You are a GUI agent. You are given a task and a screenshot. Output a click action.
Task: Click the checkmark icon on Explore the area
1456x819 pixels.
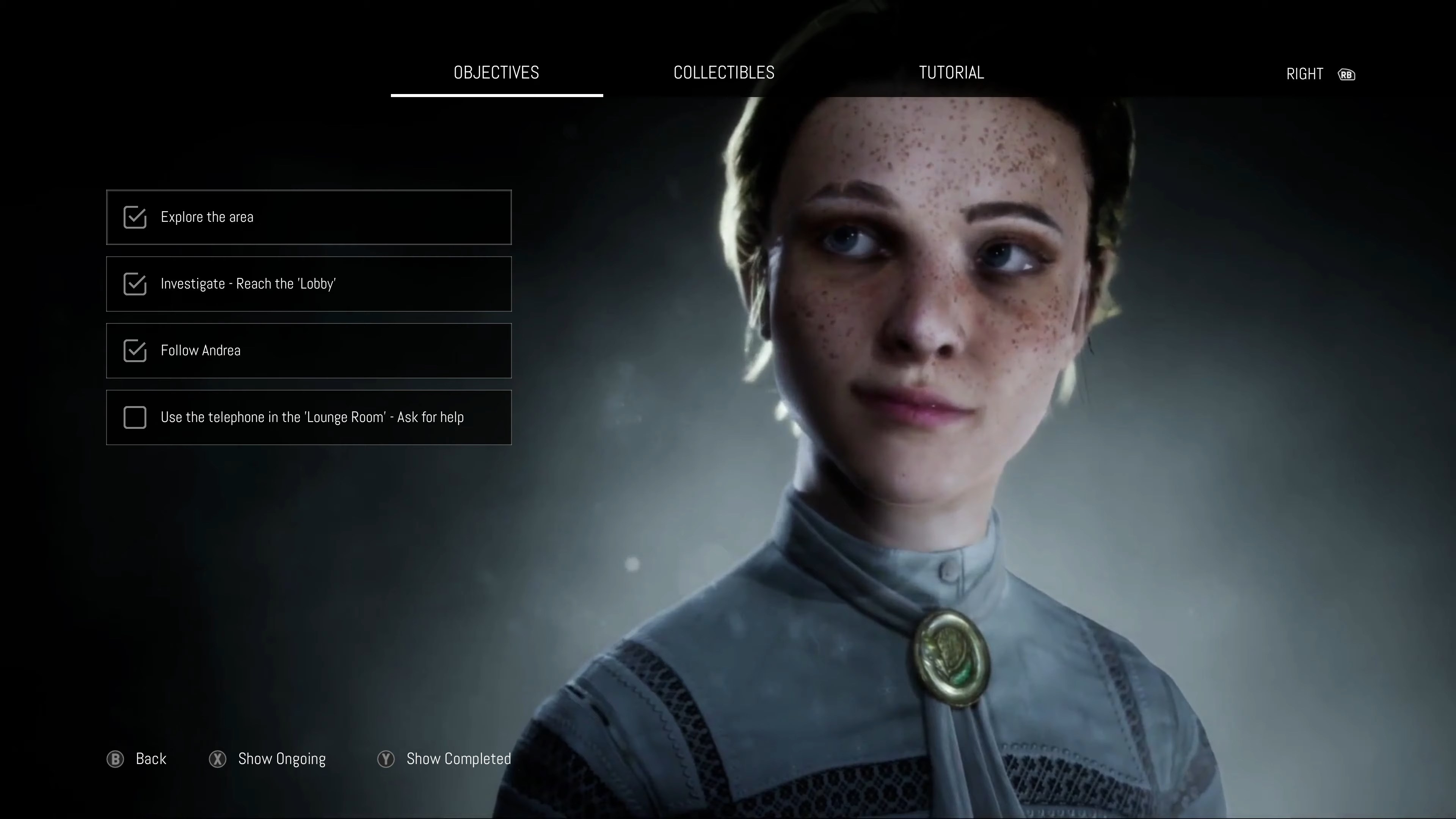click(135, 217)
